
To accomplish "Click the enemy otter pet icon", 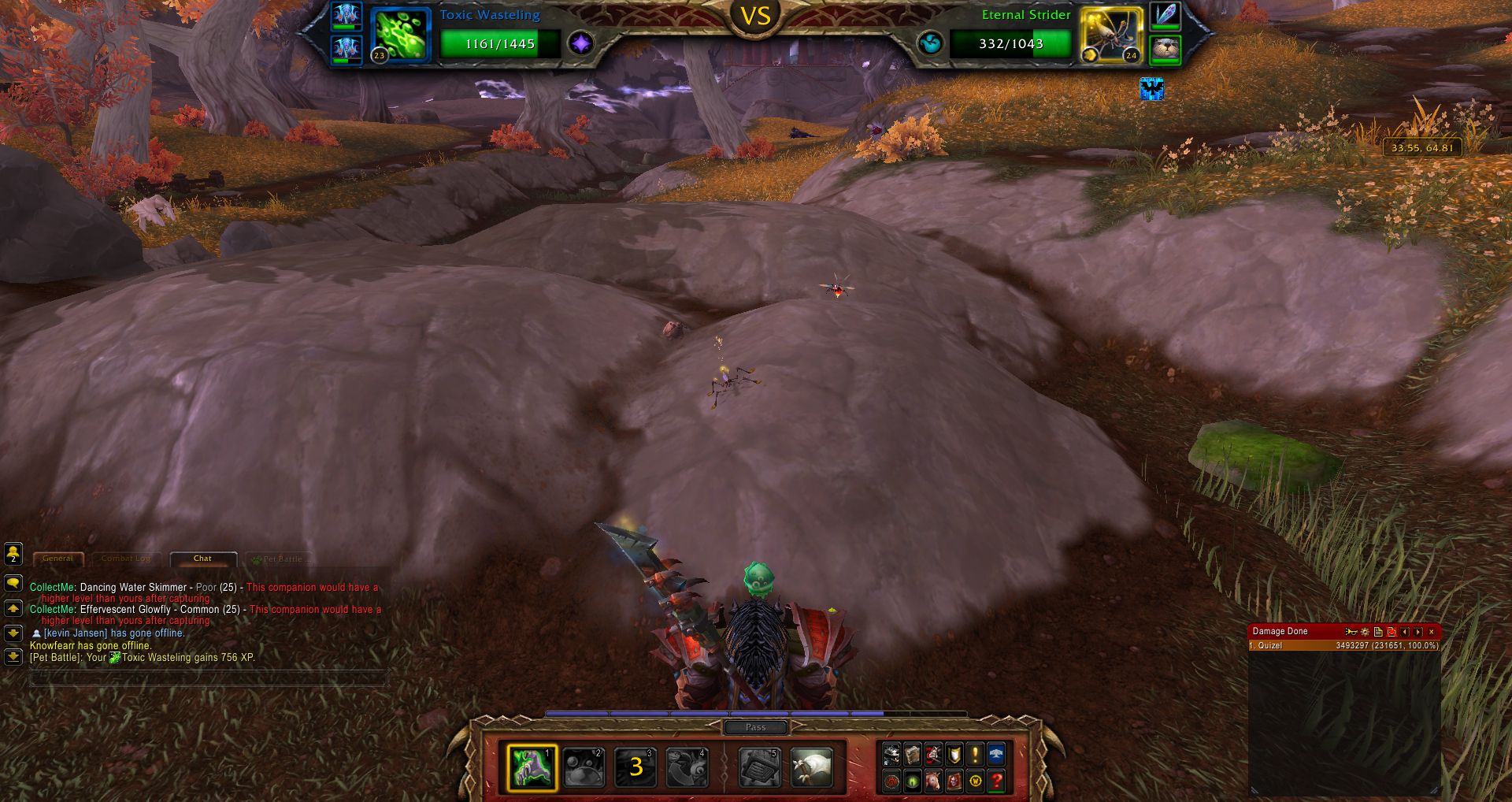I will pos(1165,50).
